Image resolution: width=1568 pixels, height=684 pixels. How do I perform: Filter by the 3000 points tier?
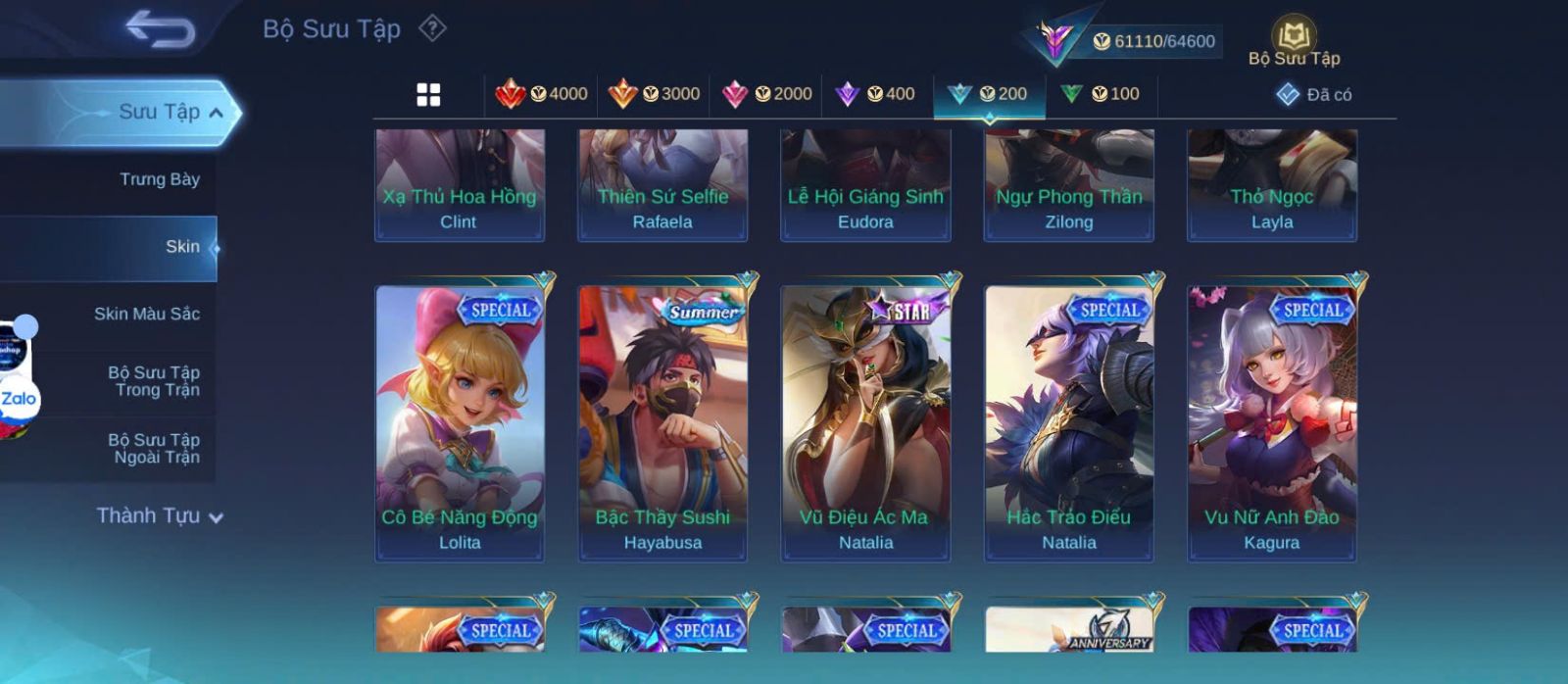[x=654, y=94]
